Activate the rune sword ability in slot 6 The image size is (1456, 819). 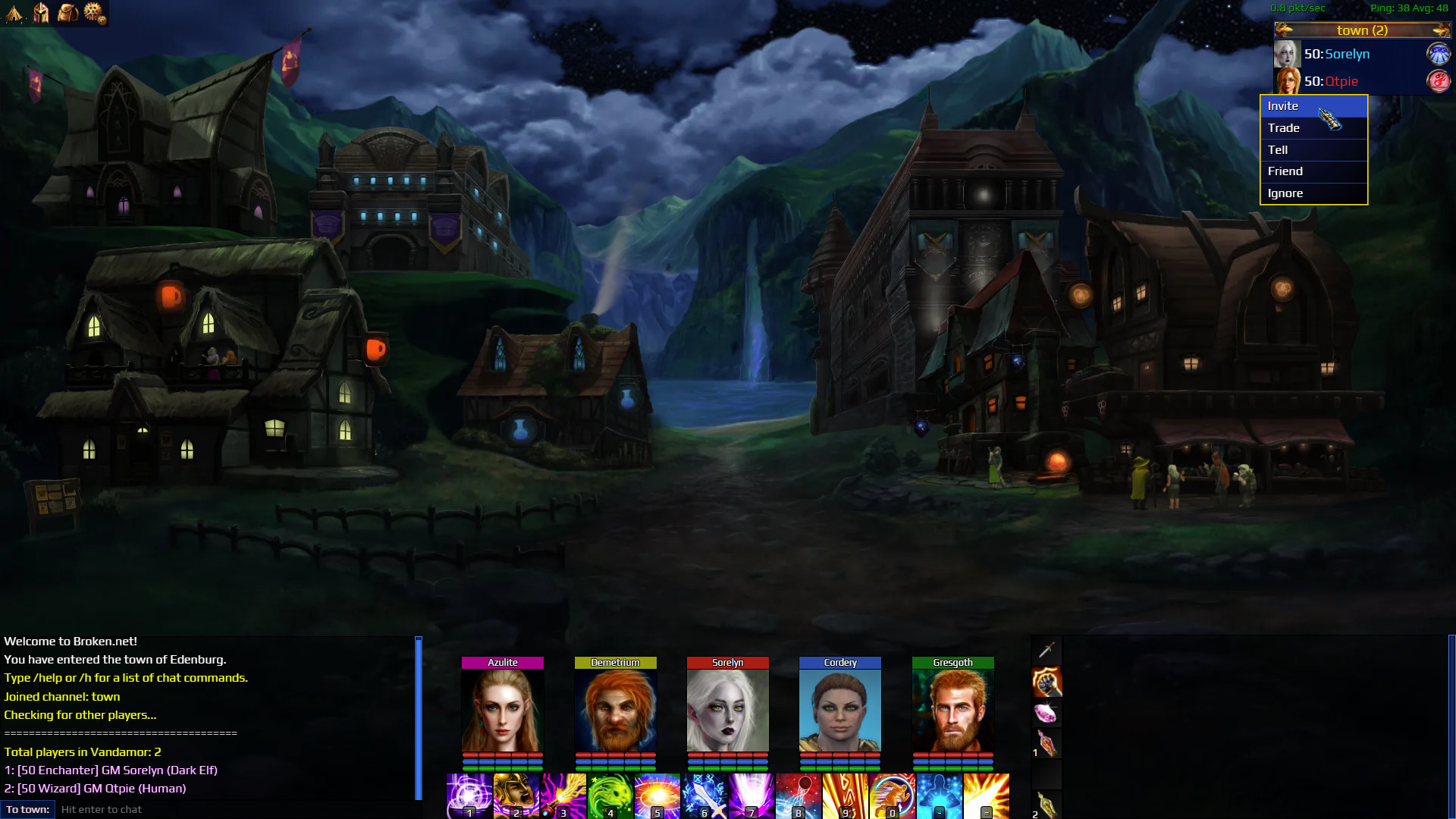pos(704,796)
